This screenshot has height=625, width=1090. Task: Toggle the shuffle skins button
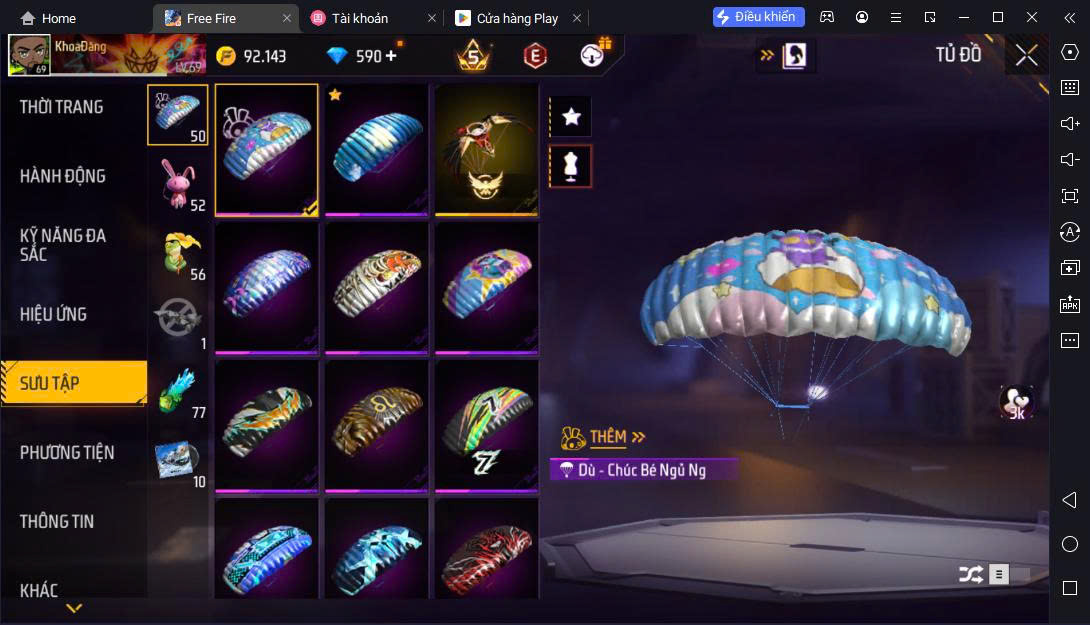970,574
